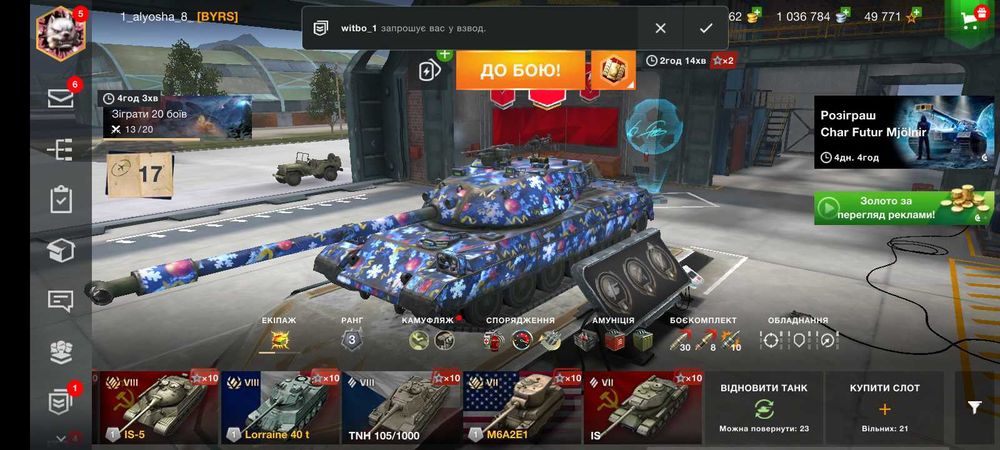Start battle with the ДО БОЮ! button

519,71
